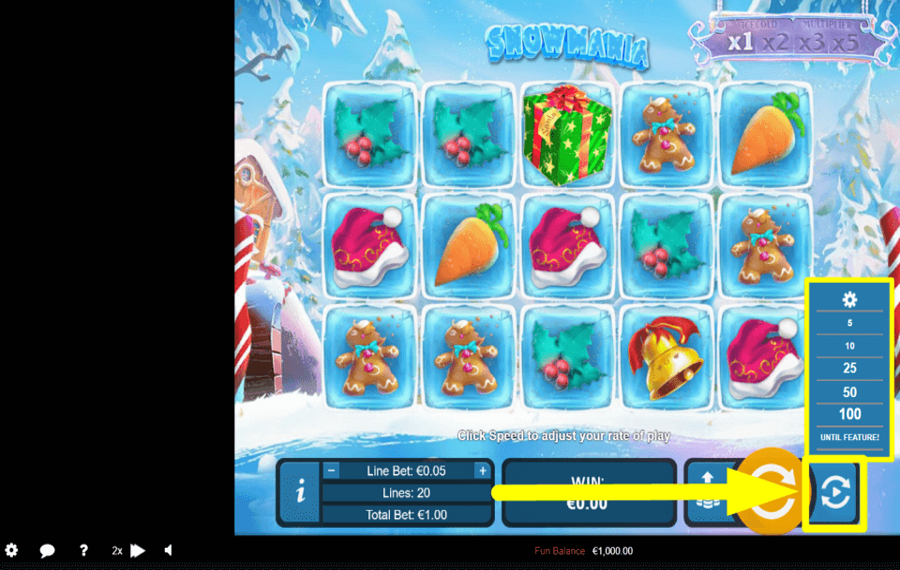Image resolution: width=900 pixels, height=570 pixels.
Task: Mute sound with the speaker icon
Action: coord(168,550)
